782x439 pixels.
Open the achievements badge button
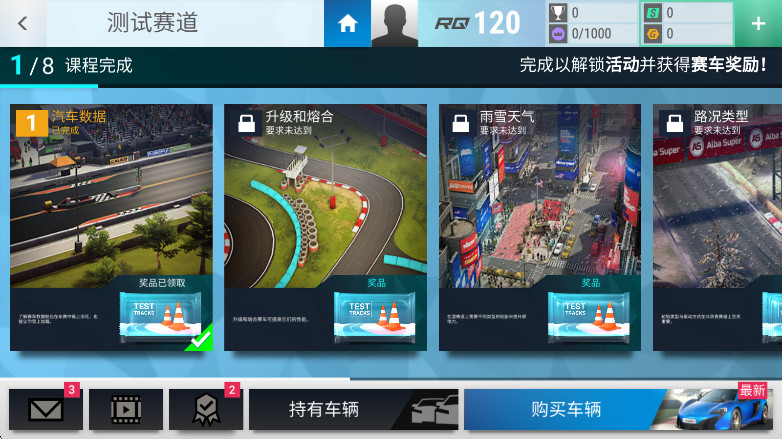pos(205,409)
